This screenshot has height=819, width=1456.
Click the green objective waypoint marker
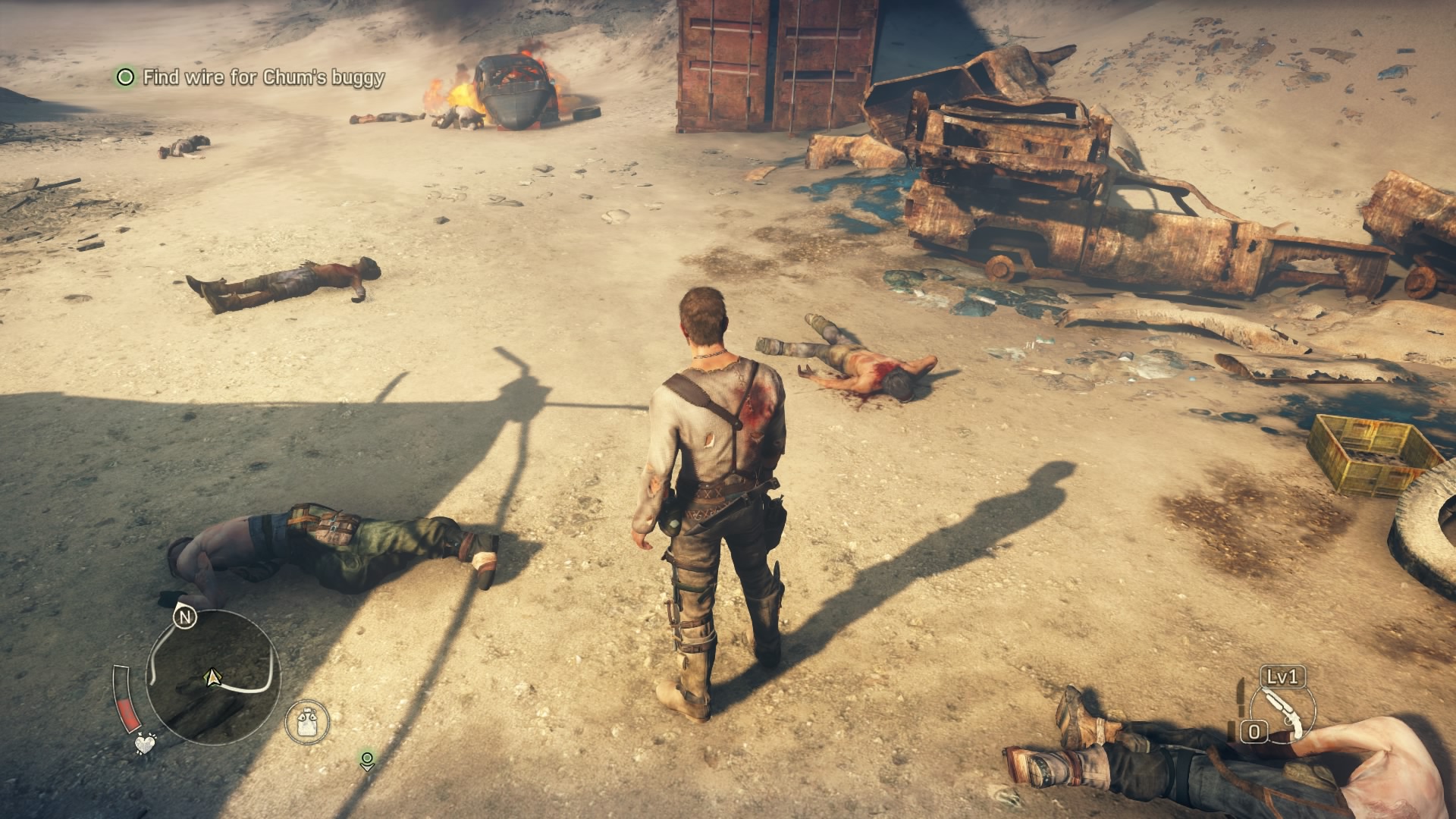click(x=367, y=761)
